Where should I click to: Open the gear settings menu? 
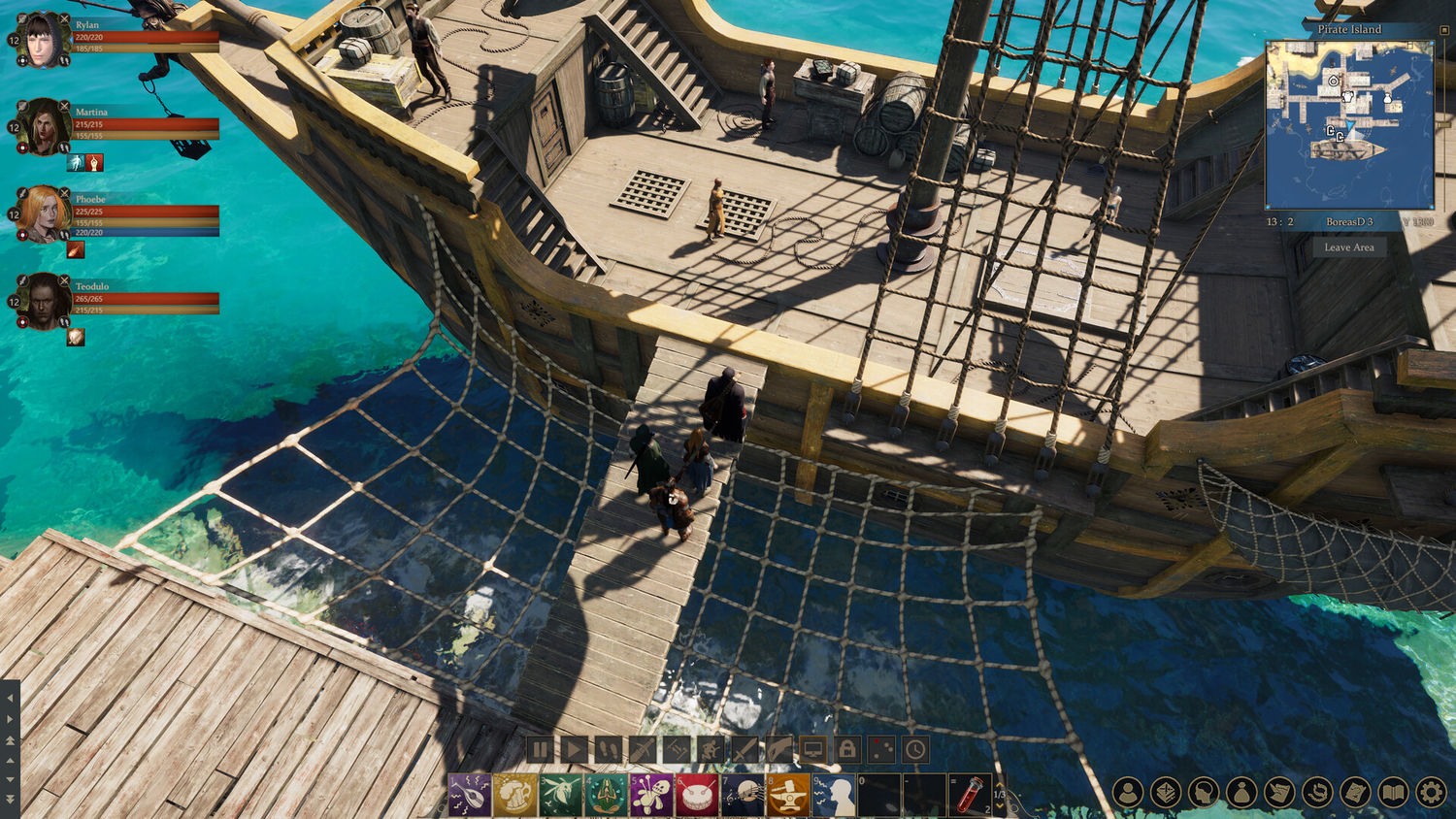click(x=1431, y=793)
